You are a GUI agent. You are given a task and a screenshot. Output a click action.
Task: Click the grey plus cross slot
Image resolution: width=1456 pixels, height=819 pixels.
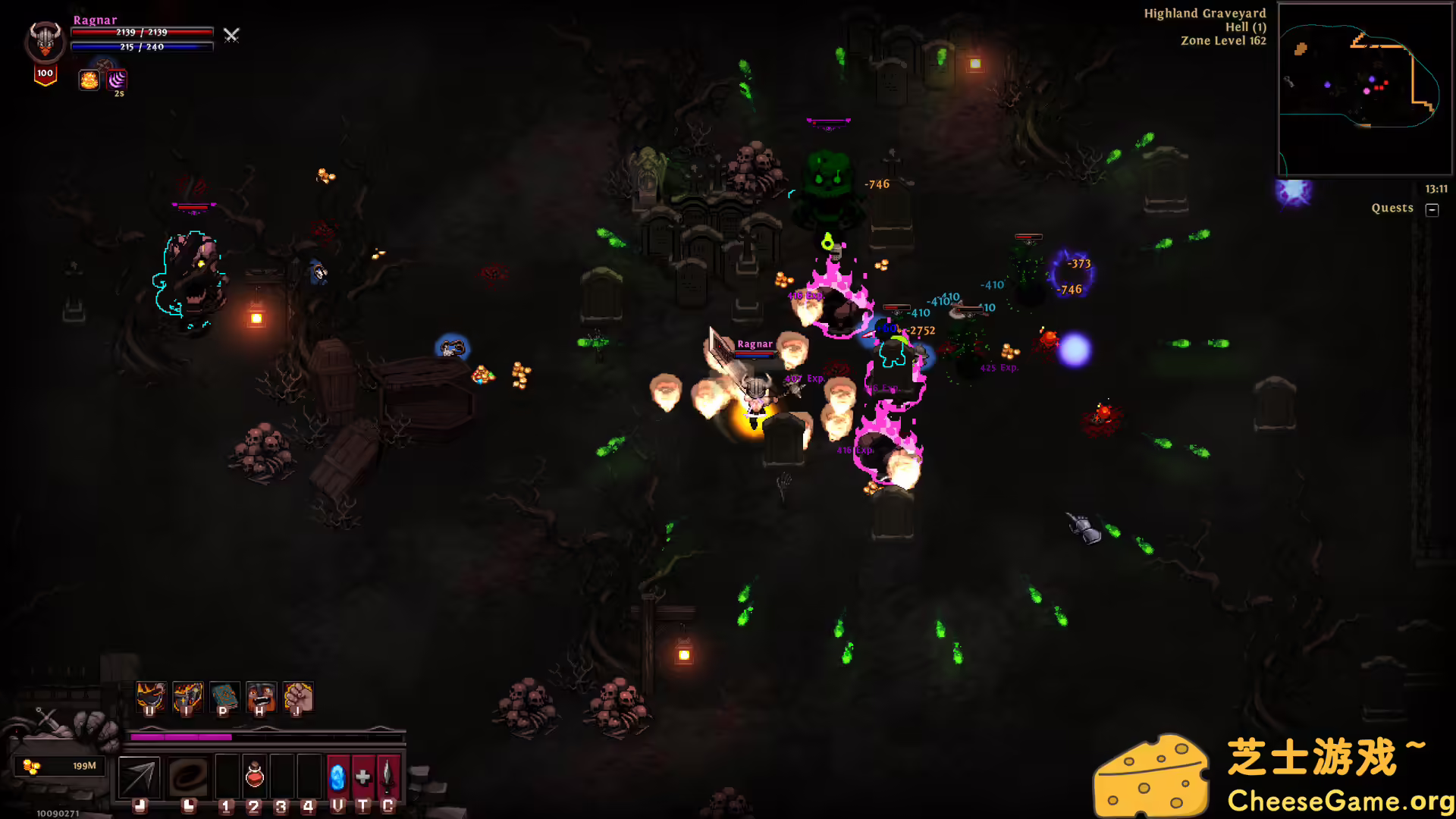[363, 777]
